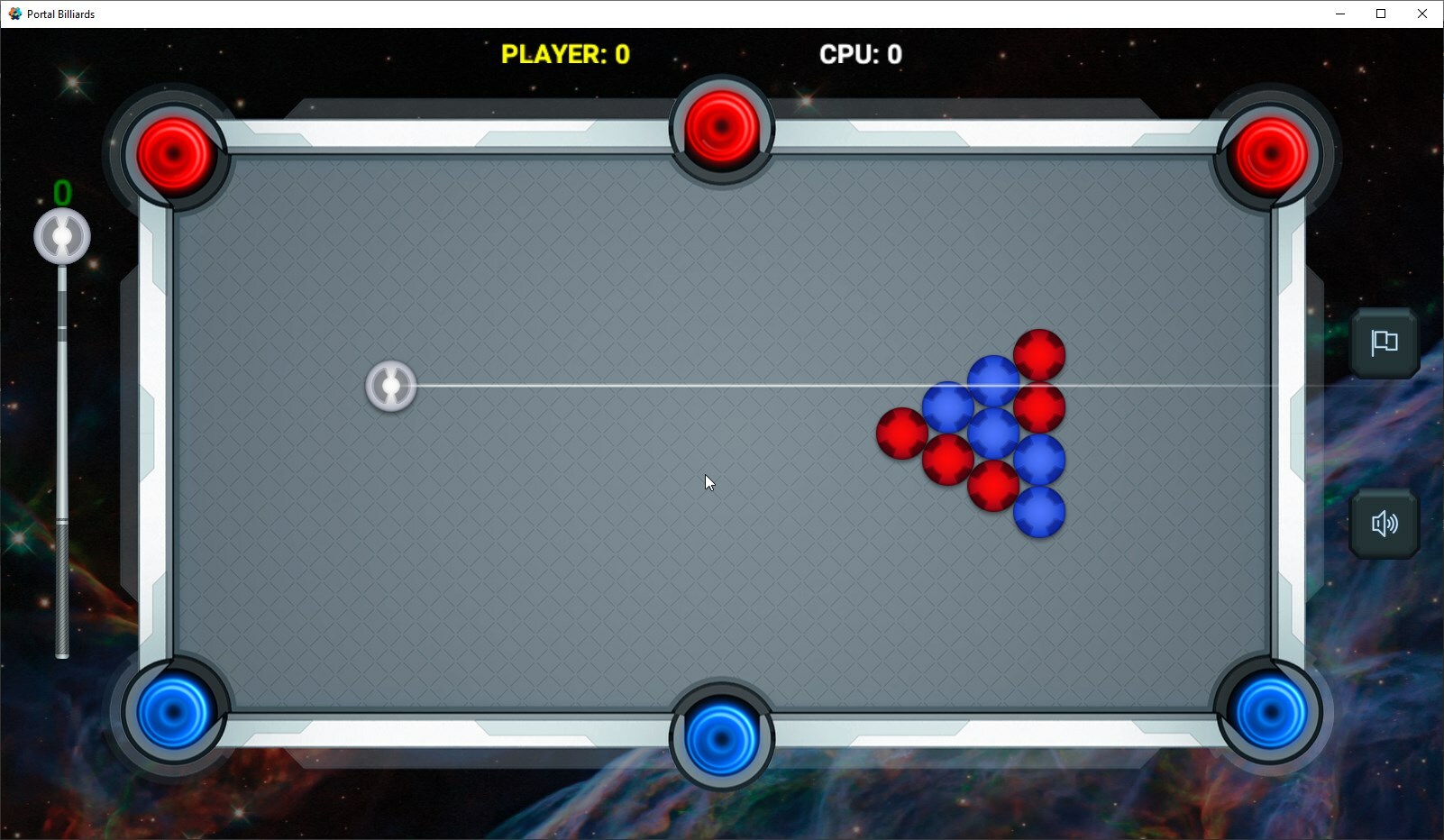Click the Portal Billiards app icon in title bar
The height and width of the screenshot is (840, 1444).
14,14
